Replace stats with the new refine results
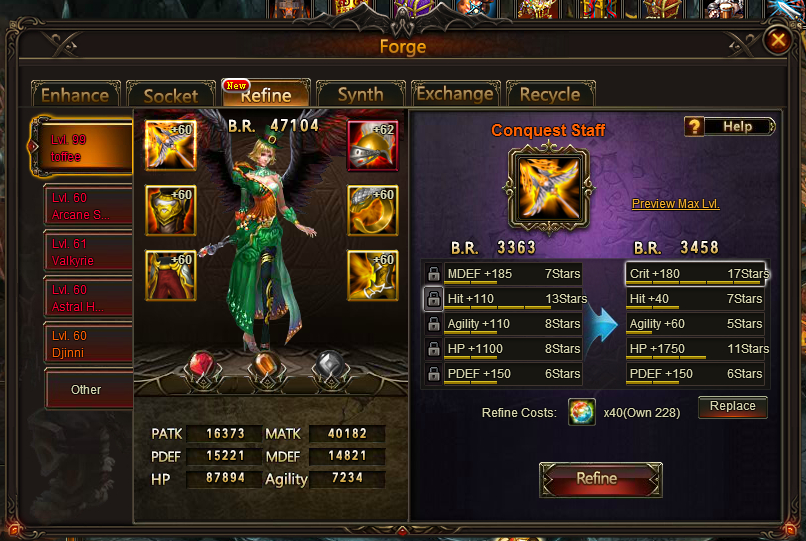This screenshot has width=806, height=541. coord(733,406)
